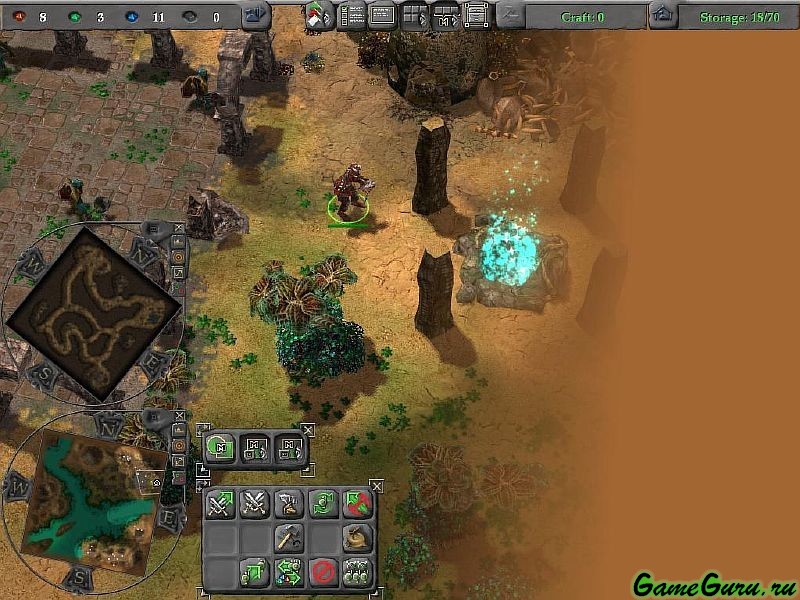The image size is (800, 600).
Task: Activate the hammer and axe build command
Action: [x=289, y=538]
